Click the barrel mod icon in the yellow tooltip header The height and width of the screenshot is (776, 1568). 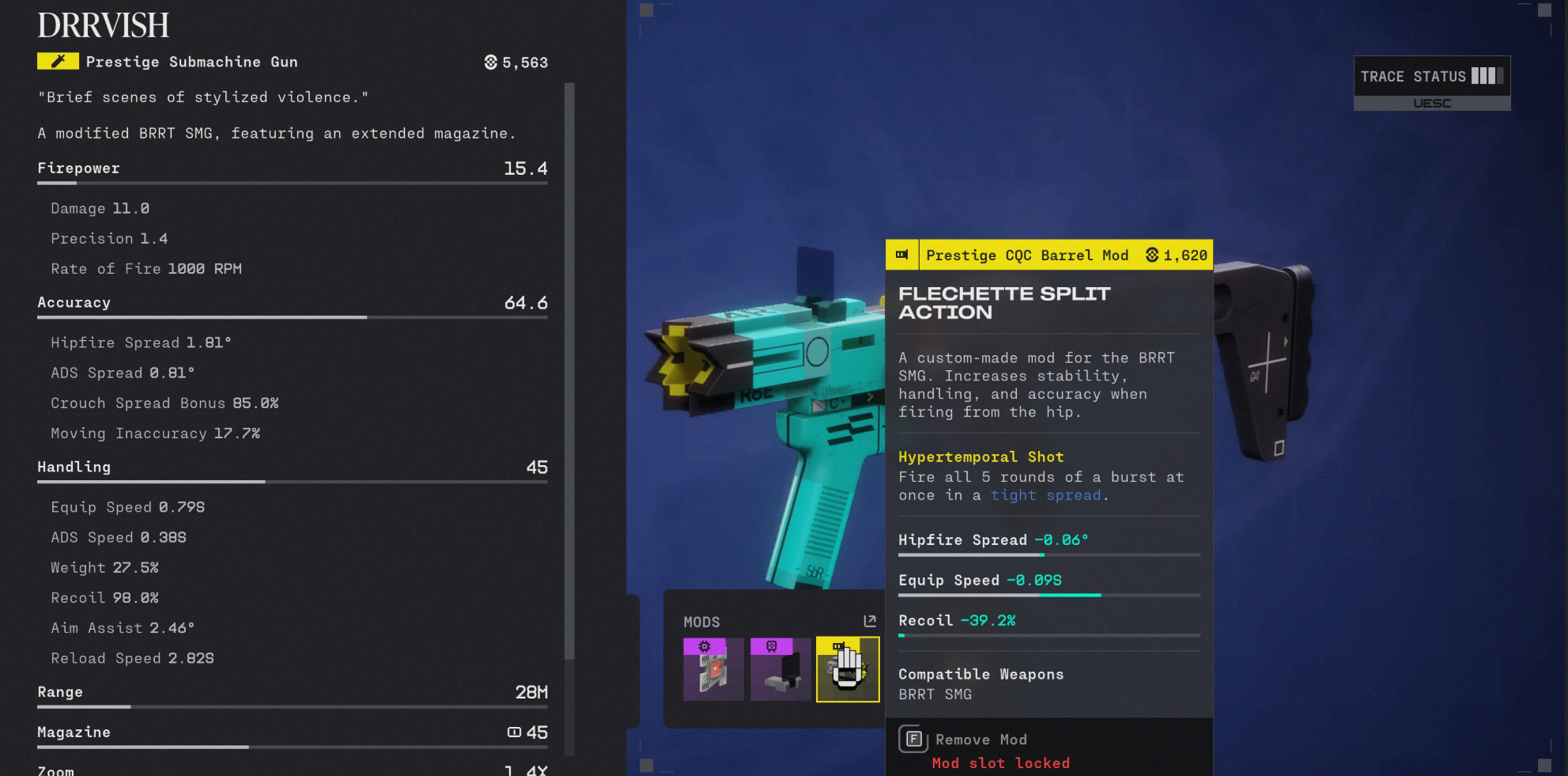(902, 255)
